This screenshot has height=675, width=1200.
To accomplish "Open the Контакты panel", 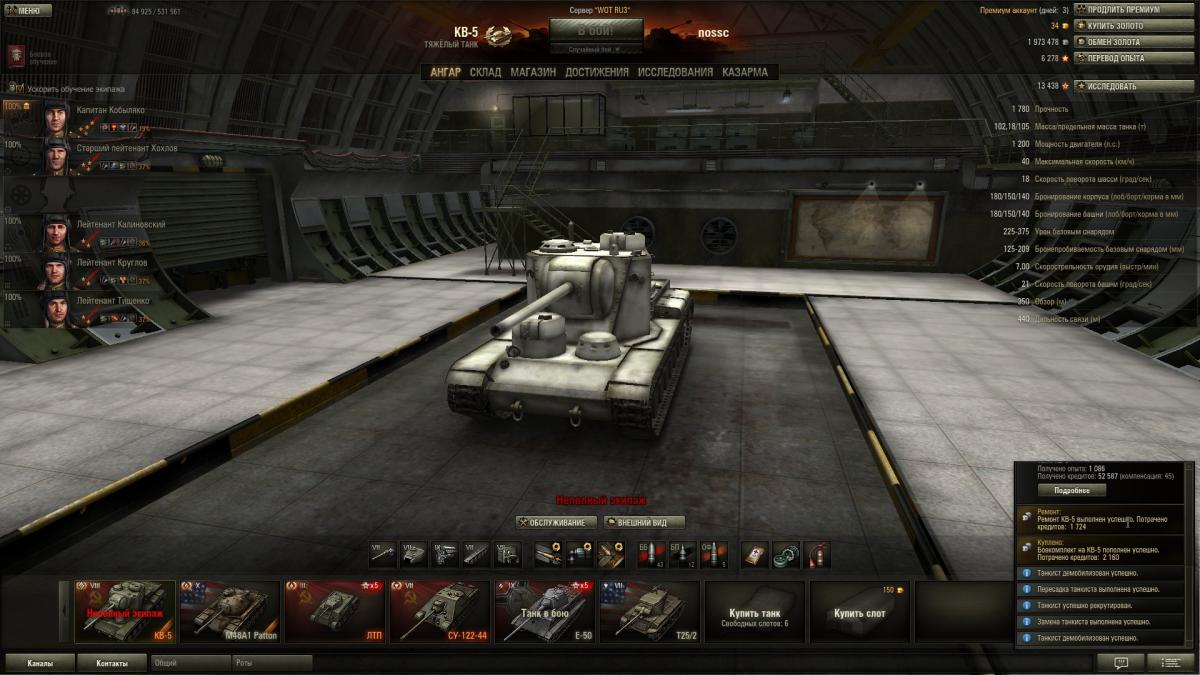I will [x=111, y=663].
